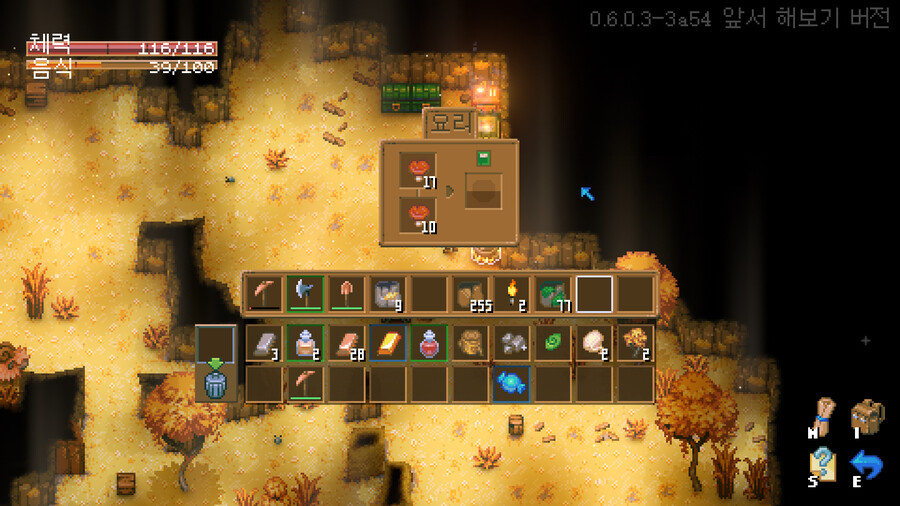The height and width of the screenshot is (506, 900).
Task: Pick the copper bar stack of 28
Action: point(345,343)
